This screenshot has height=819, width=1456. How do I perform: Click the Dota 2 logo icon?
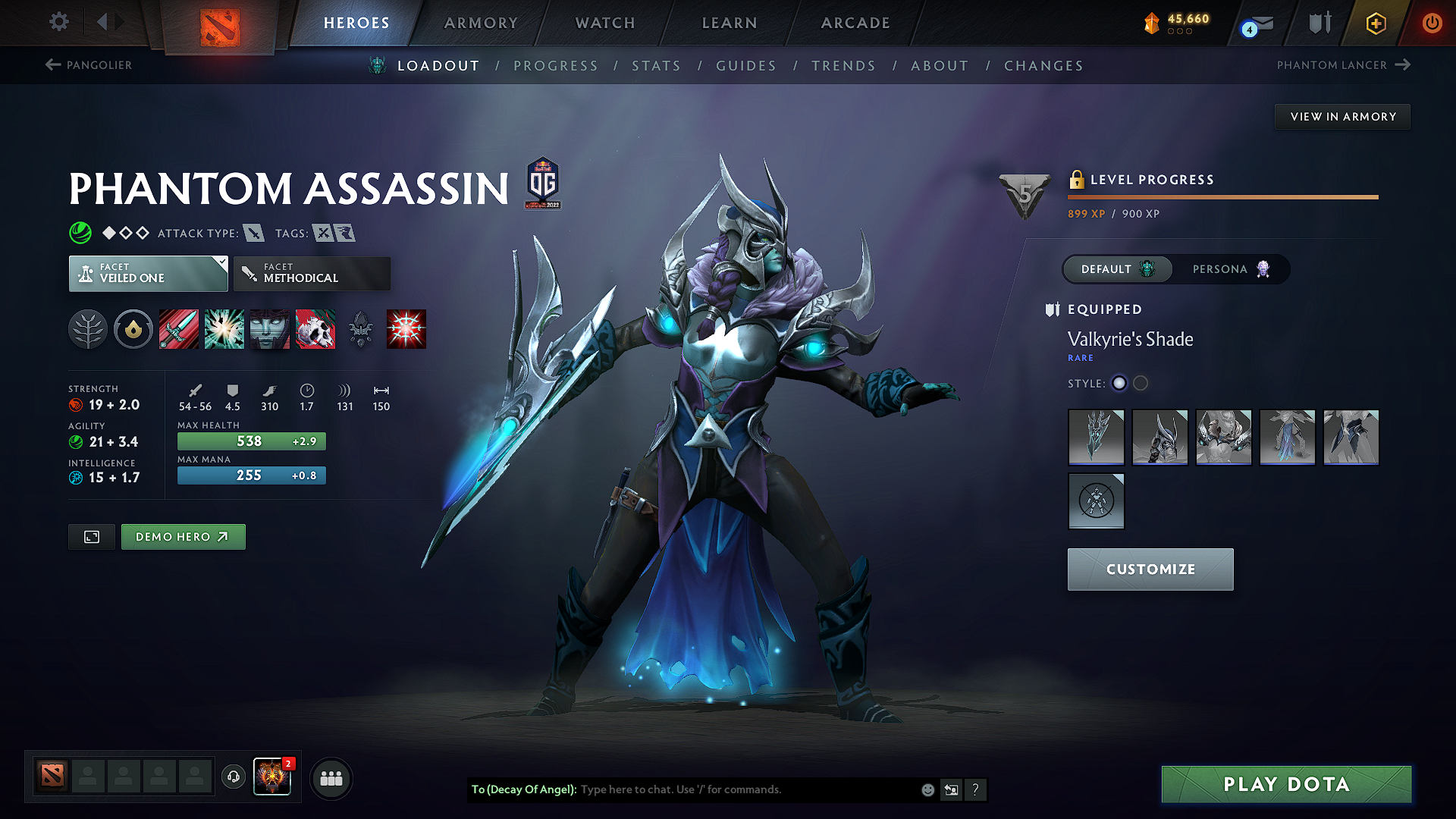point(221,25)
